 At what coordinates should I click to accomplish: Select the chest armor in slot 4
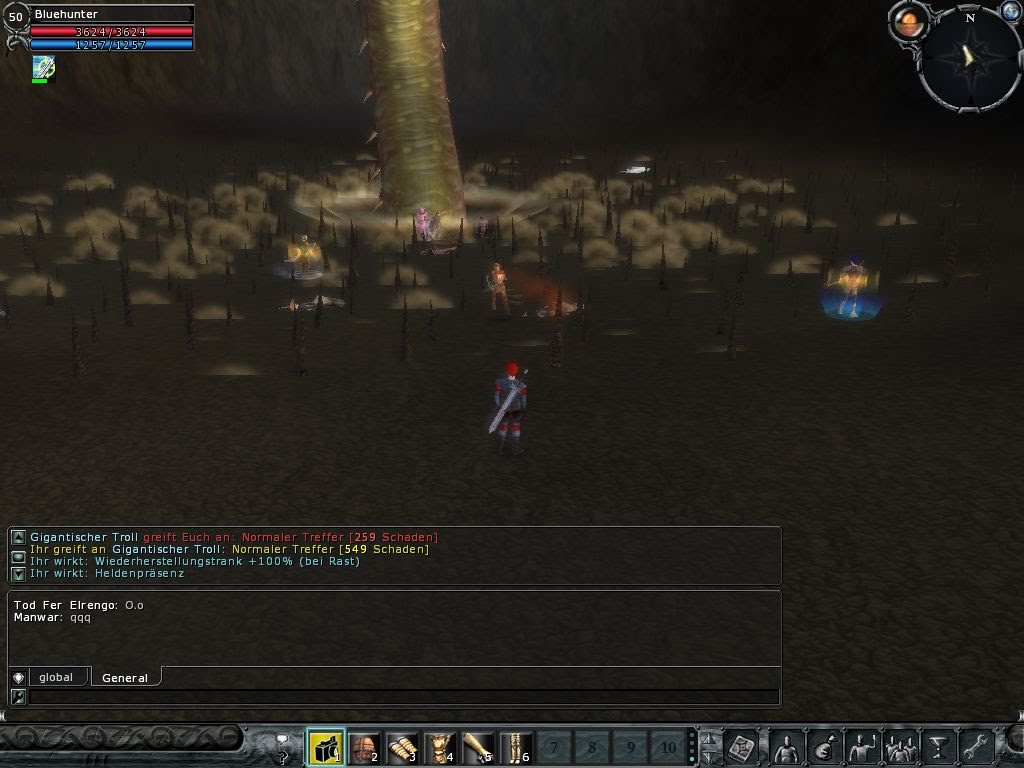(439, 747)
